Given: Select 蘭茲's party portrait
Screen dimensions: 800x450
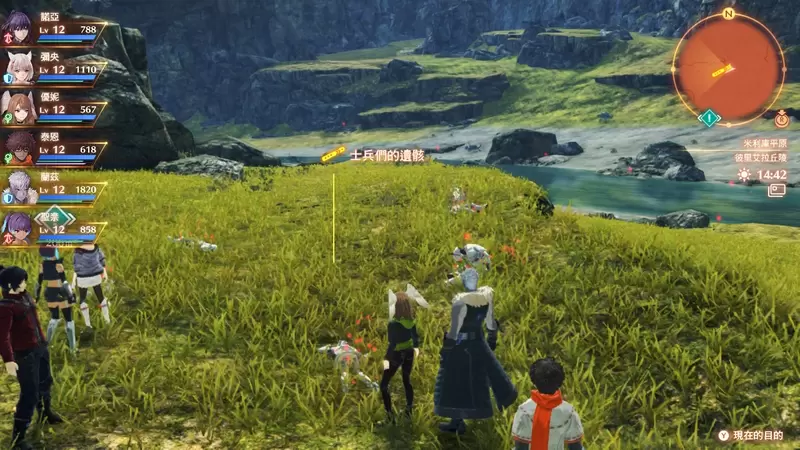Looking at the screenshot, I should tap(20, 187).
